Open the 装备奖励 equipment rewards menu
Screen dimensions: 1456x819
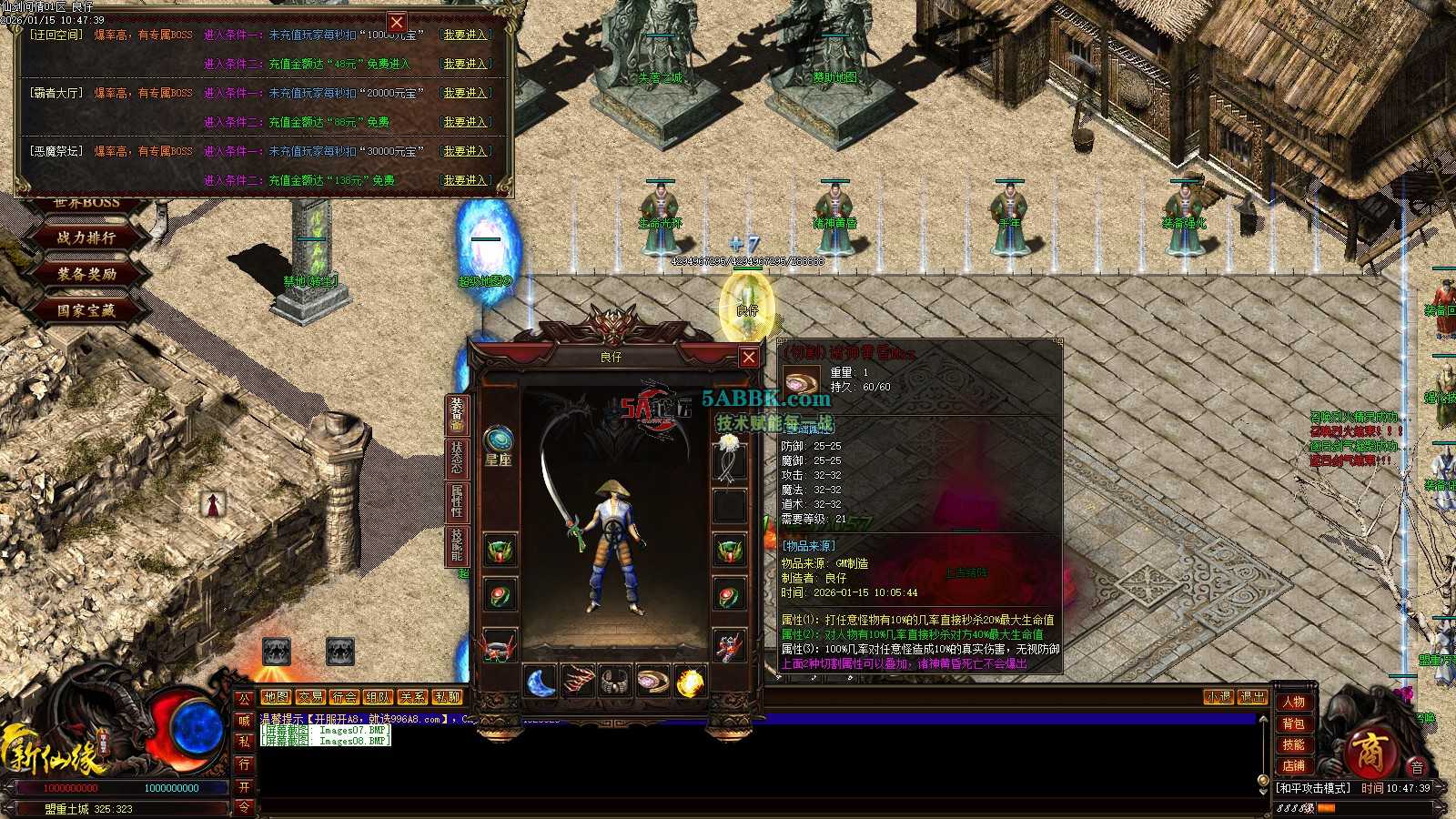(86, 274)
